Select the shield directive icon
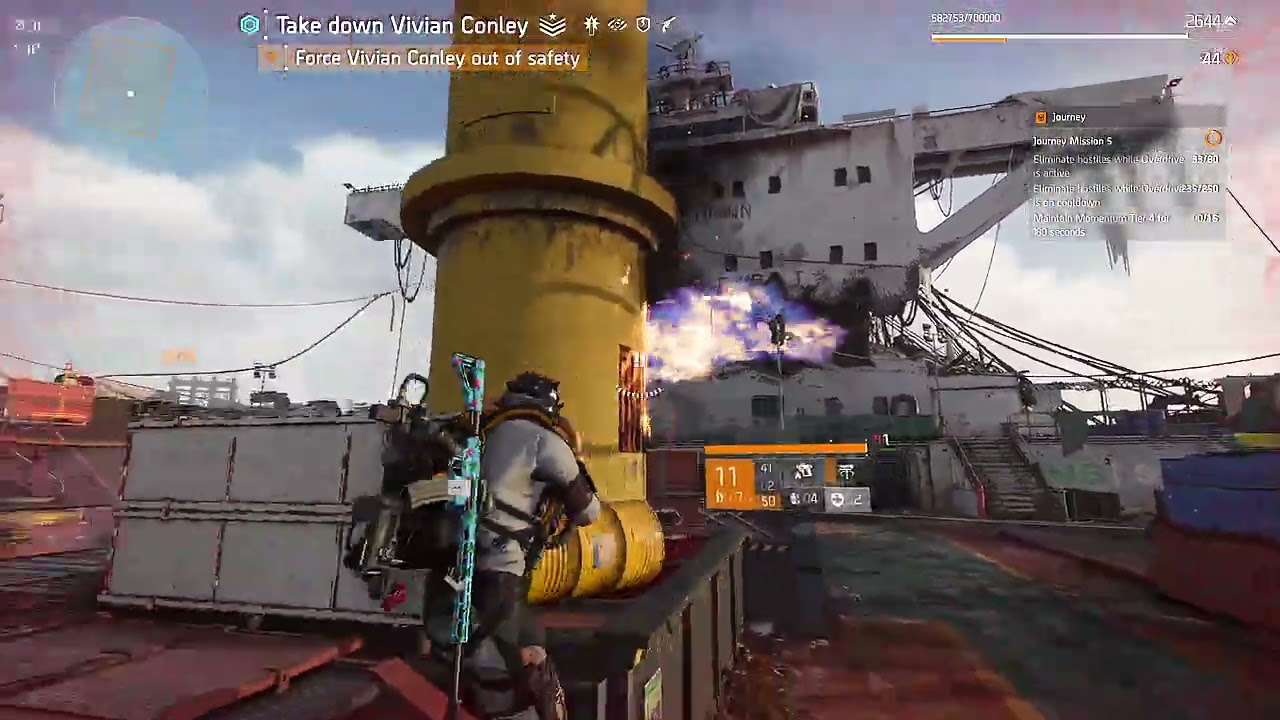Image resolution: width=1280 pixels, height=720 pixels. point(643,24)
